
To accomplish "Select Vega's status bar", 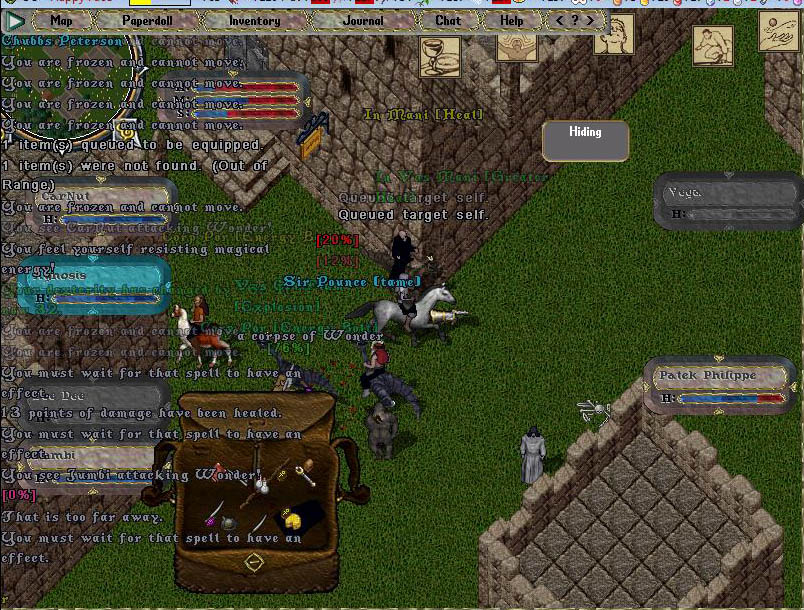I will point(730,202).
